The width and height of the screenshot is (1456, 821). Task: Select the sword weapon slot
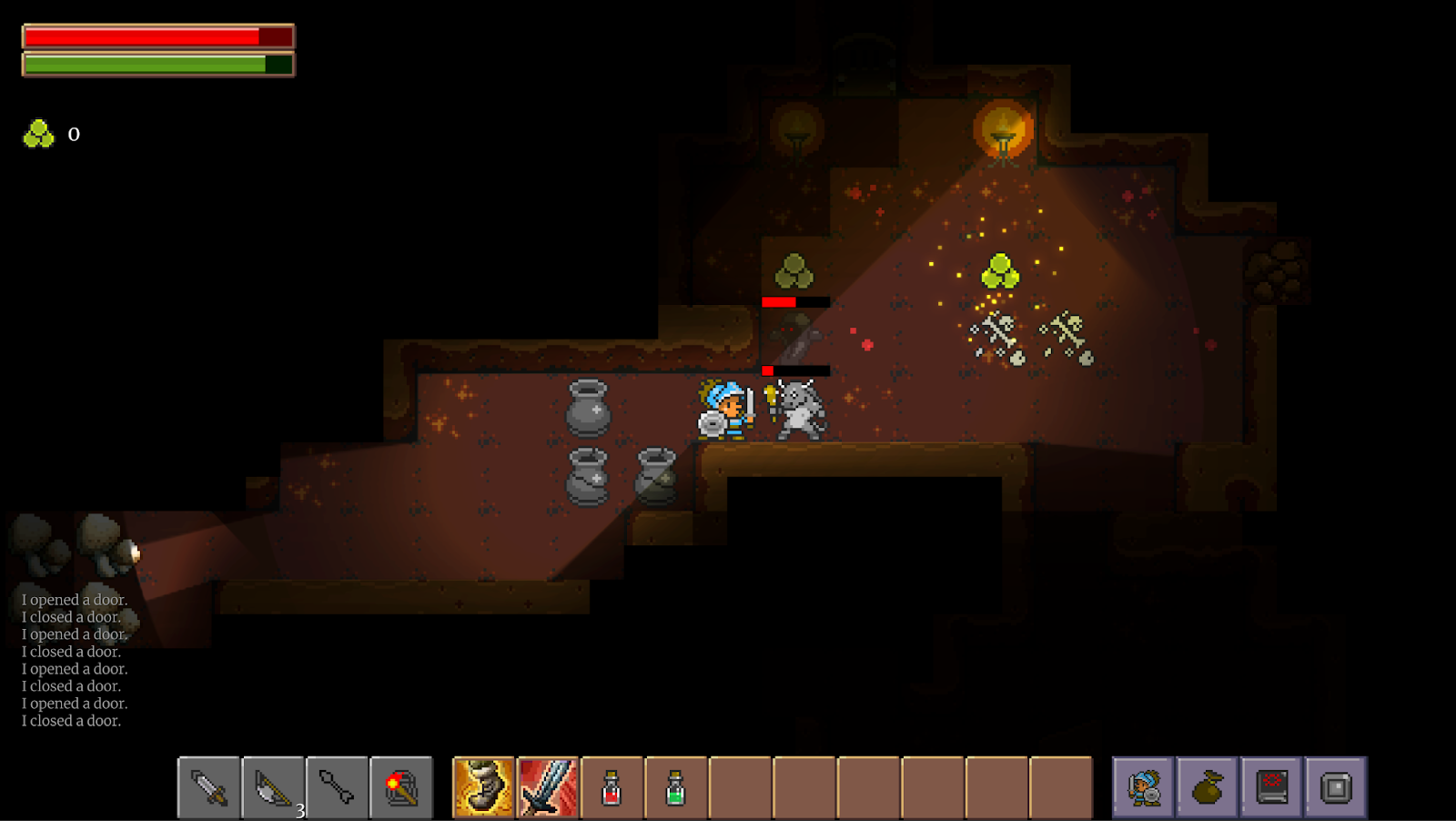pos(209,787)
